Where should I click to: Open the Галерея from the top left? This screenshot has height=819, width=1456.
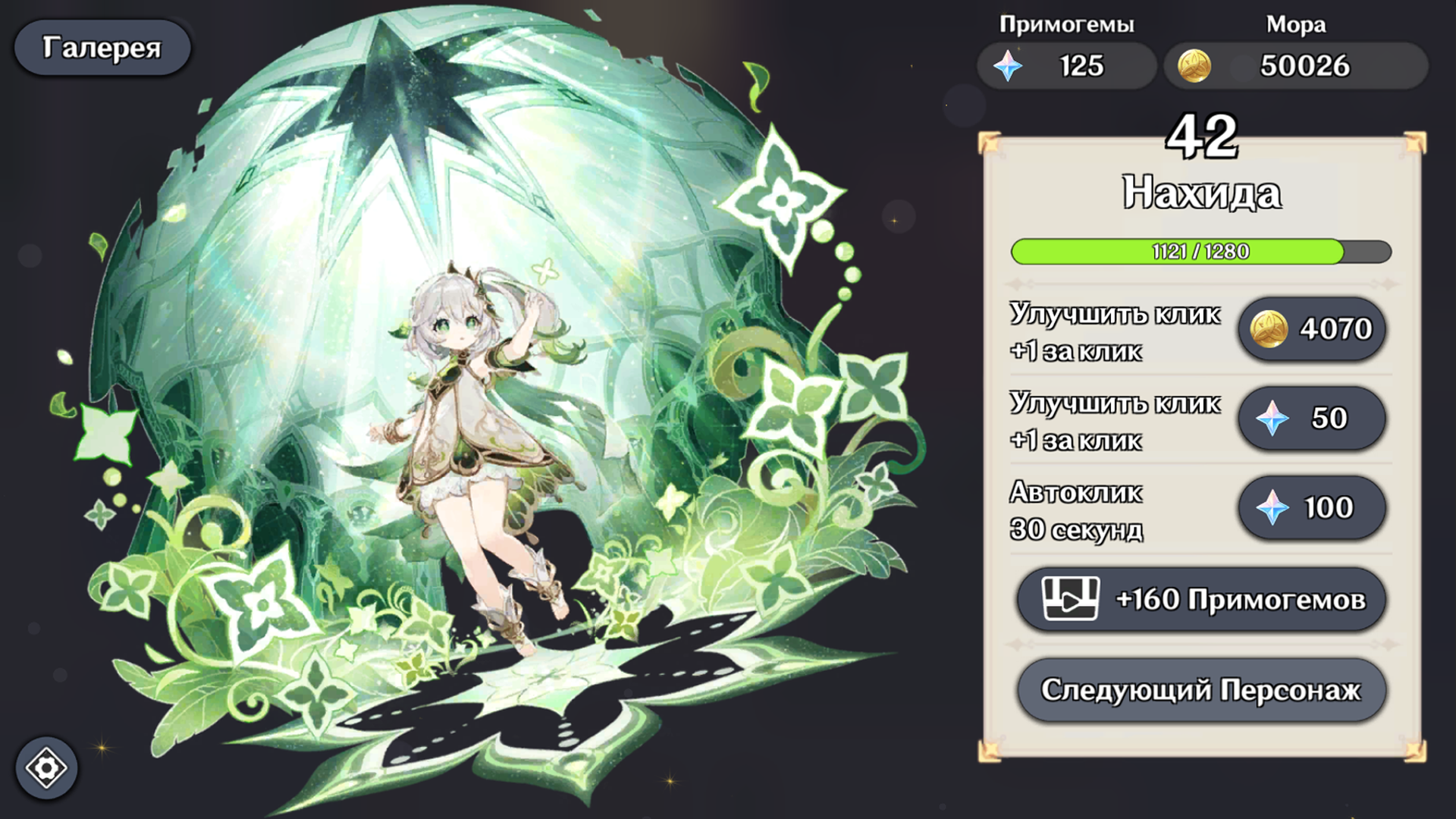point(102,47)
